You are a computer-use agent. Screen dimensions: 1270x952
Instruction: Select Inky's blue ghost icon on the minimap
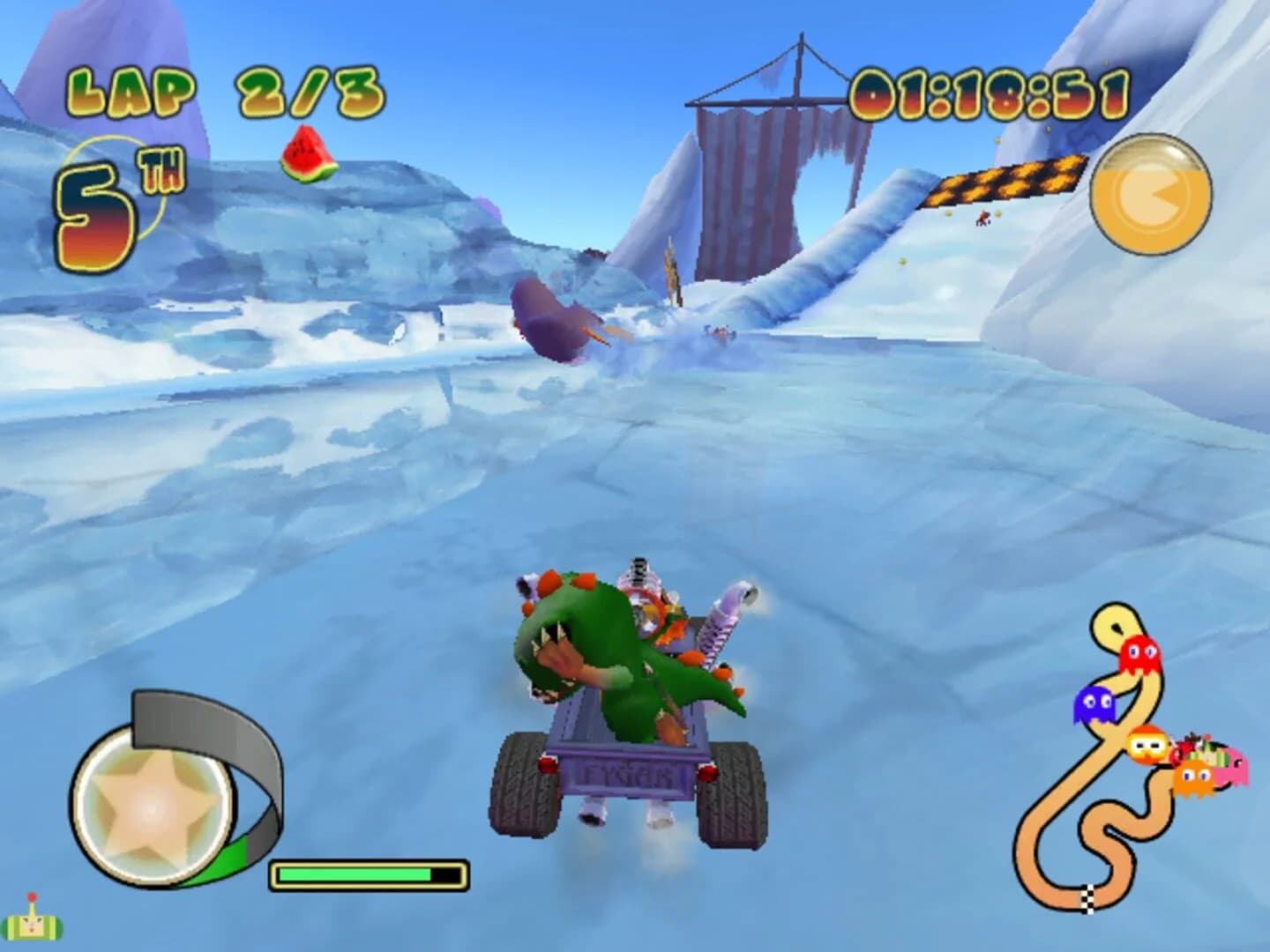click(1096, 703)
